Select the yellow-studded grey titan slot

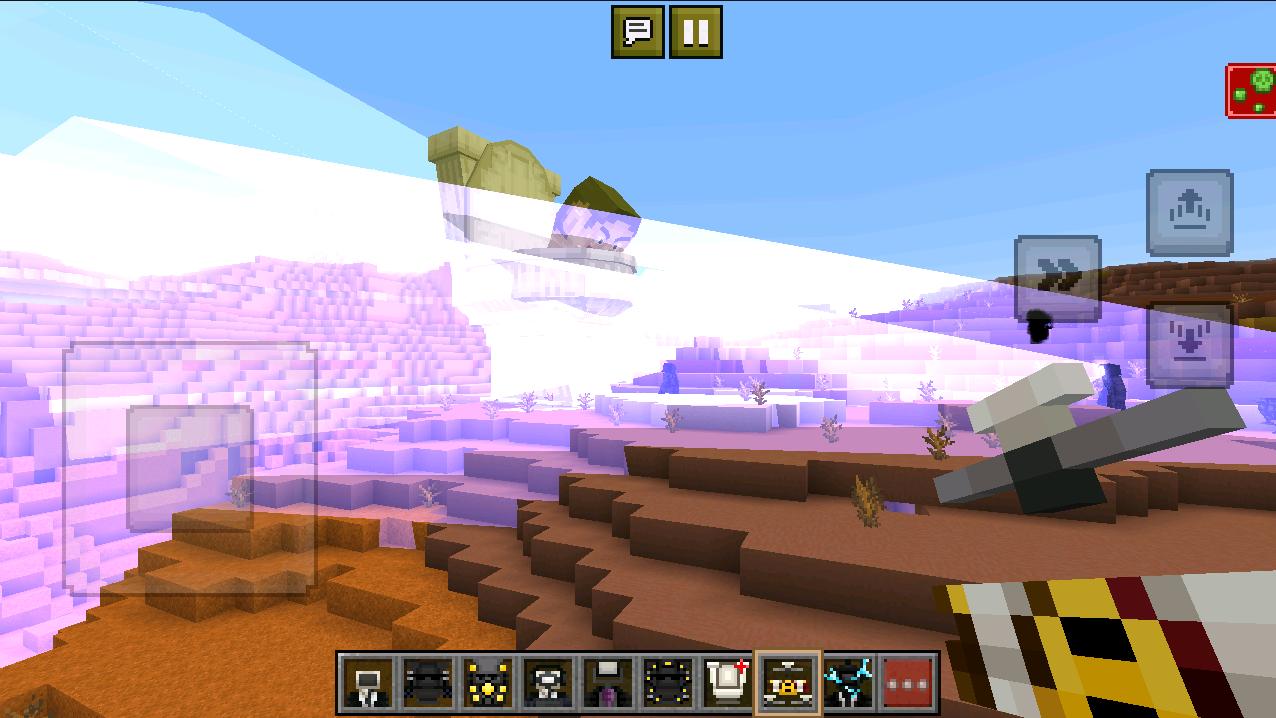[488, 683]
